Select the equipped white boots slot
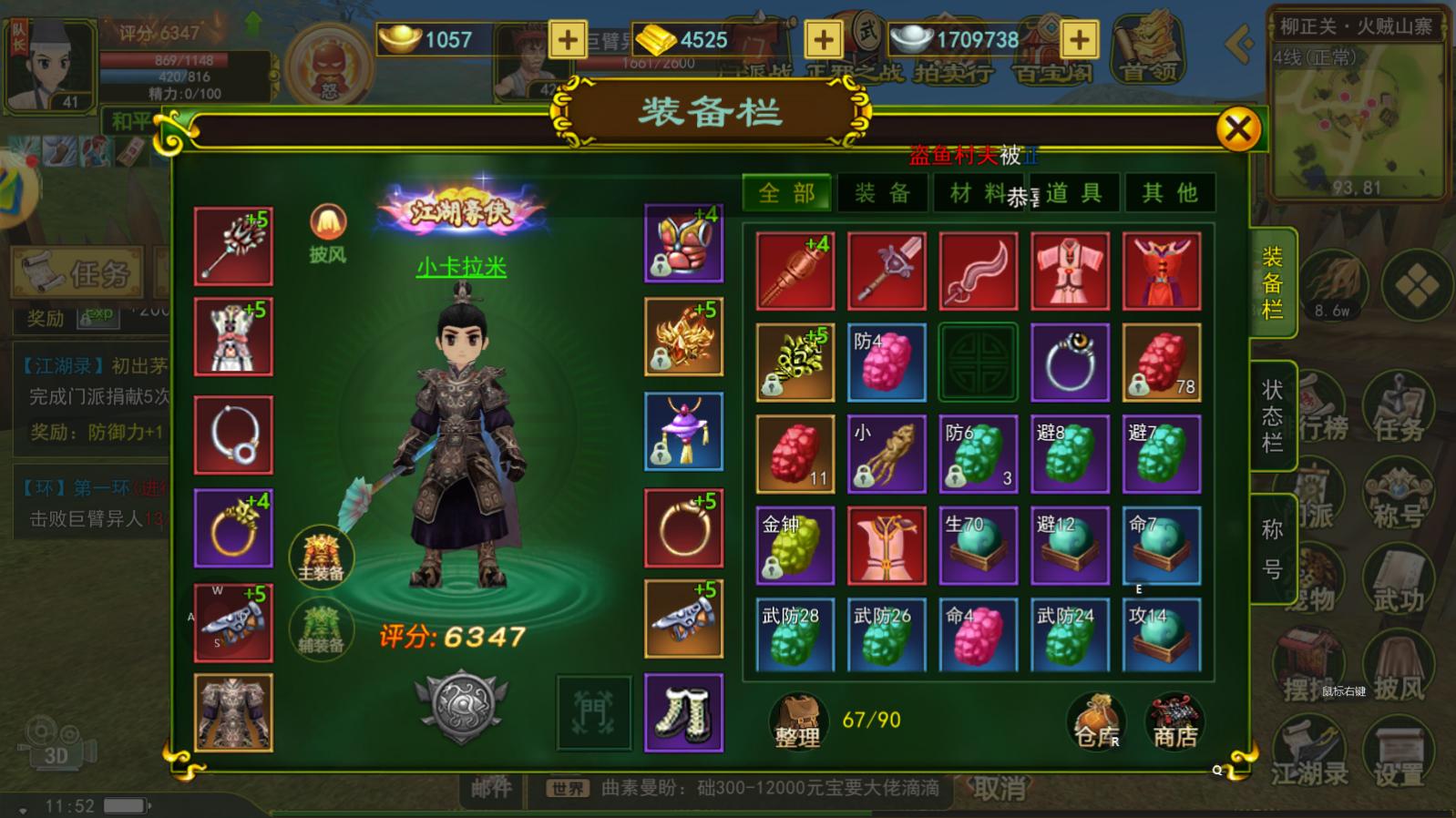Viewport: 1456px width, 818px height. [683, 712]
